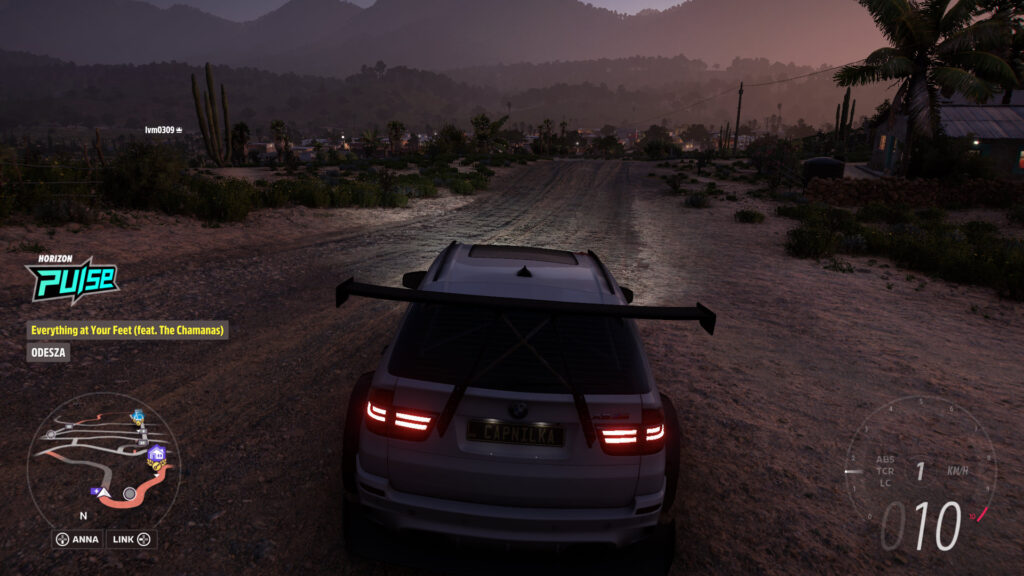Image resolution: width=1024 pixels, height=576 pixels.
Task: Select the blue marker at minimap top
Action: click(x=137, y=416)
